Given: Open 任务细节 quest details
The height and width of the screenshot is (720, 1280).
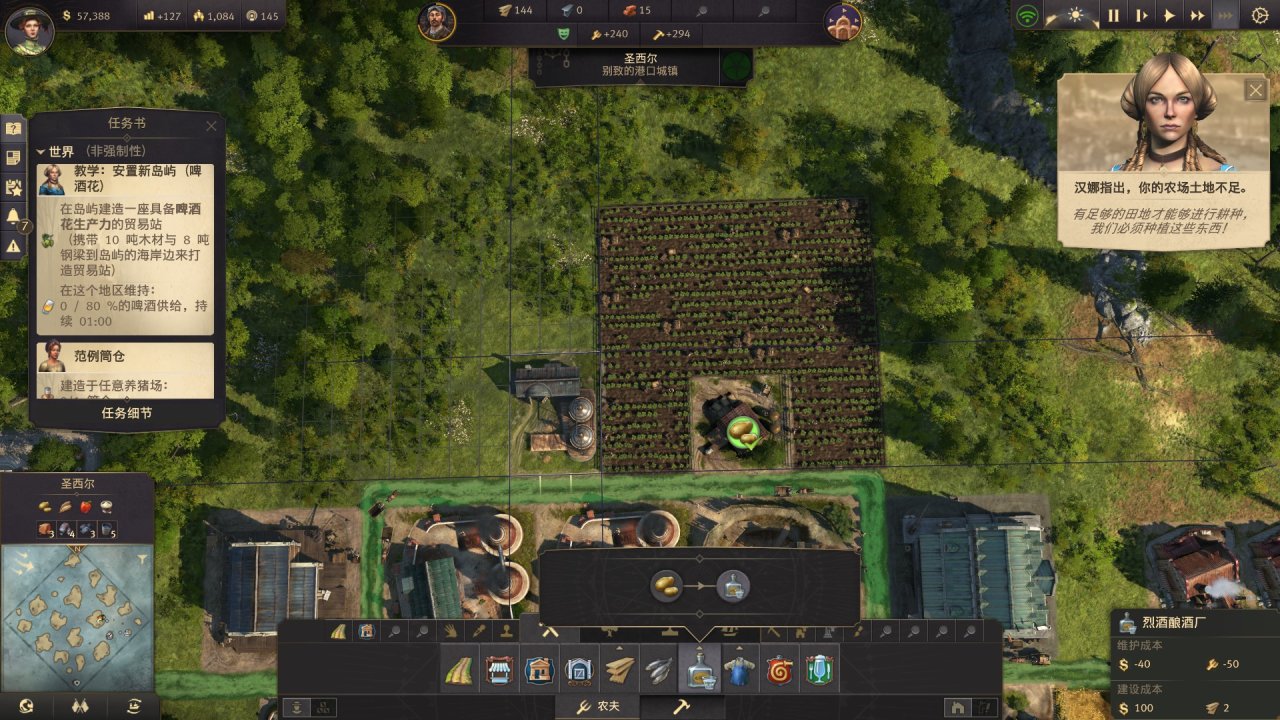Looking at the screenshot, I should coord(126,413).
